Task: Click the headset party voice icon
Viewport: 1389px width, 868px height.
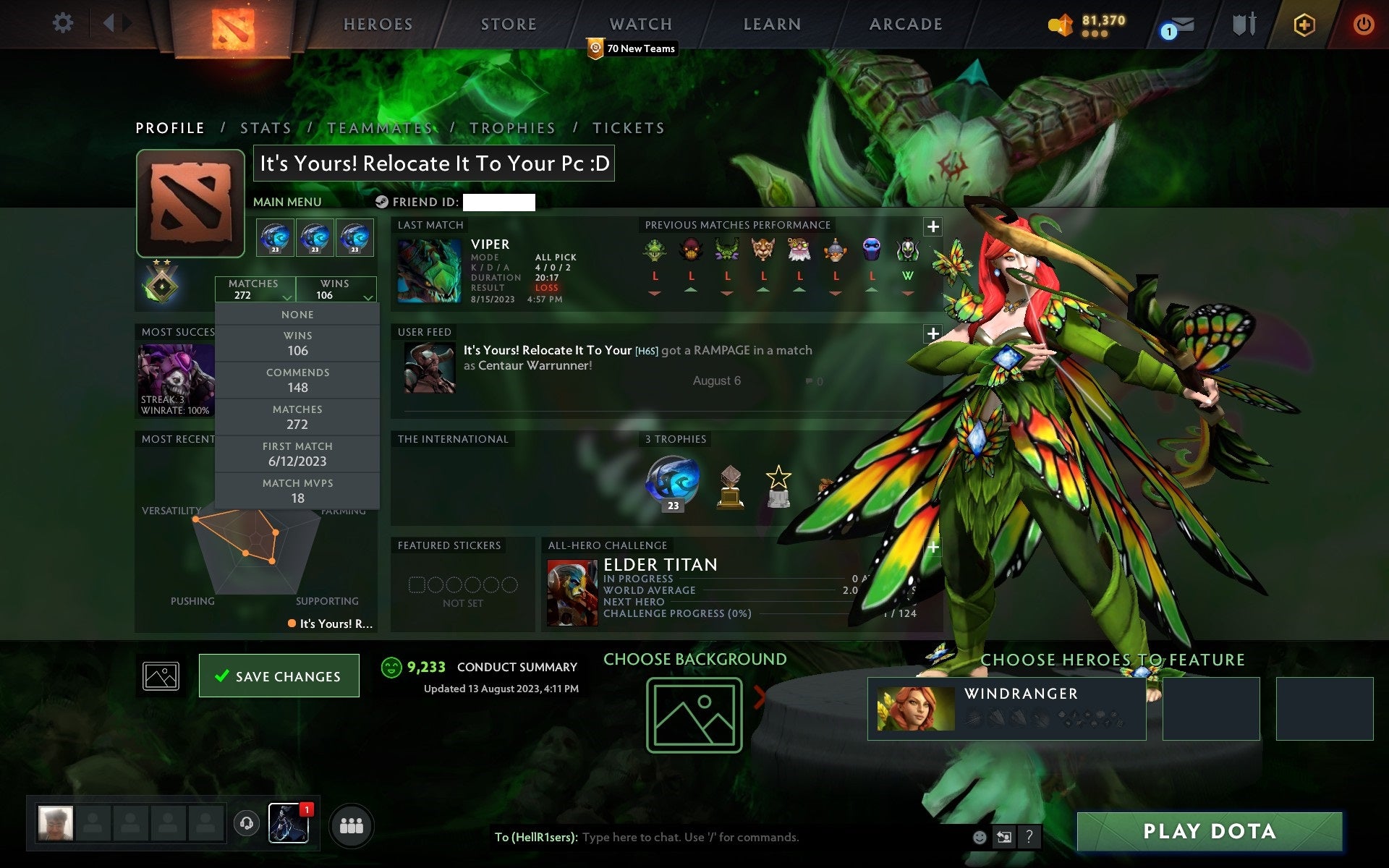Action: pyautogui.click(x=245, y=824)
